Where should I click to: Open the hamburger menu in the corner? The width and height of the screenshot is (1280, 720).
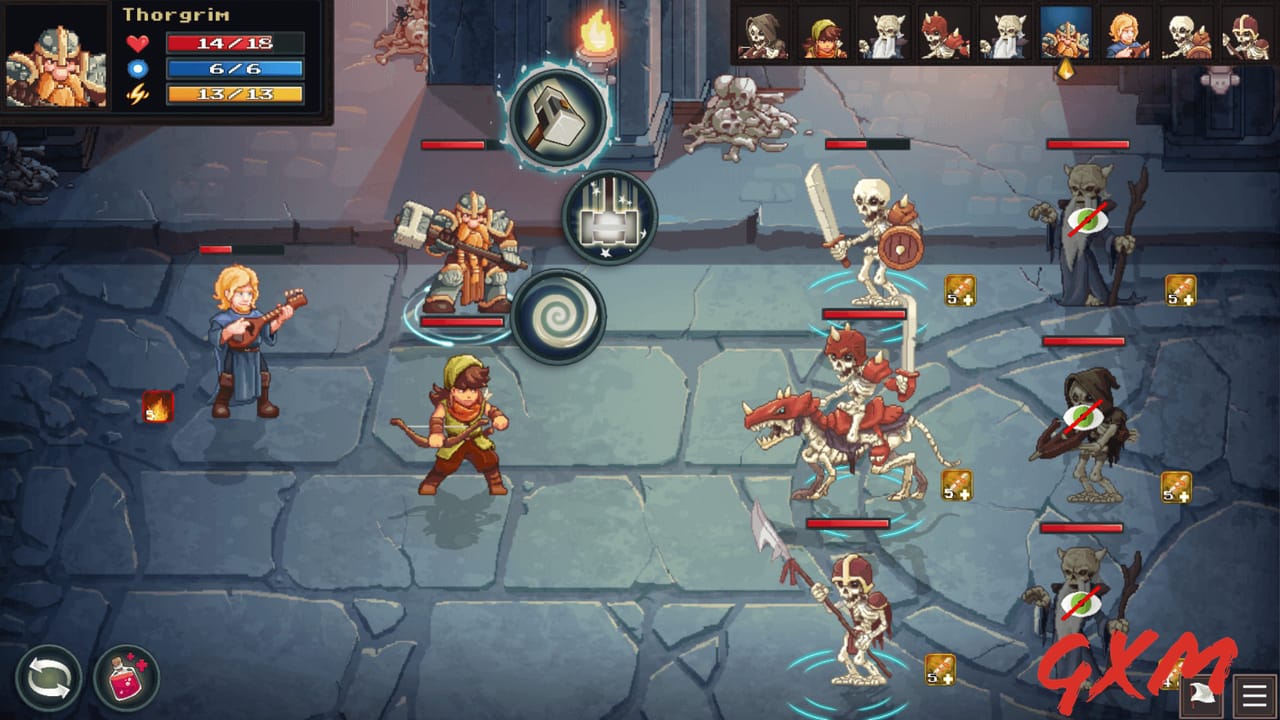pyautogui.click(x=1253, y=693)
